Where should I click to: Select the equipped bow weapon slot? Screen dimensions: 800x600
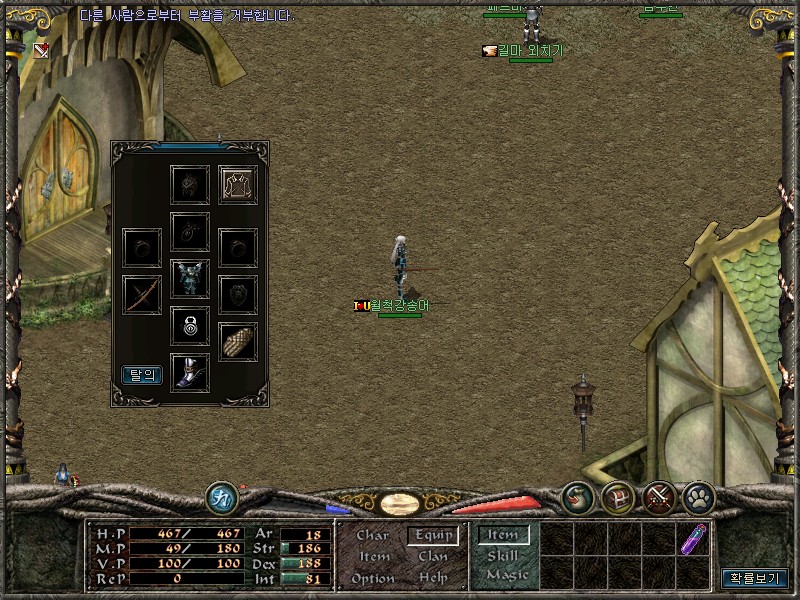142,295
